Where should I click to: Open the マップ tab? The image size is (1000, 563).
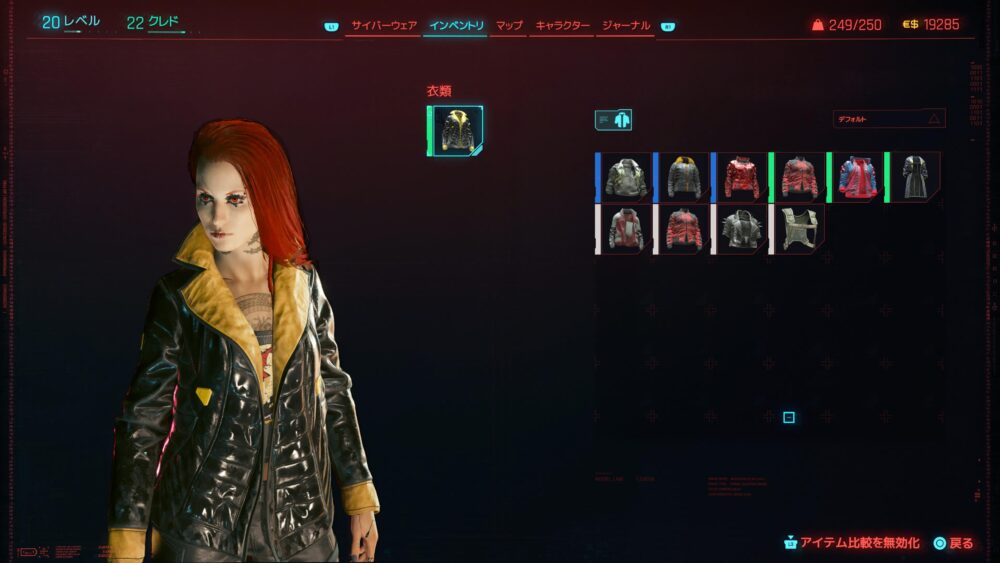(x=509, y=25)
